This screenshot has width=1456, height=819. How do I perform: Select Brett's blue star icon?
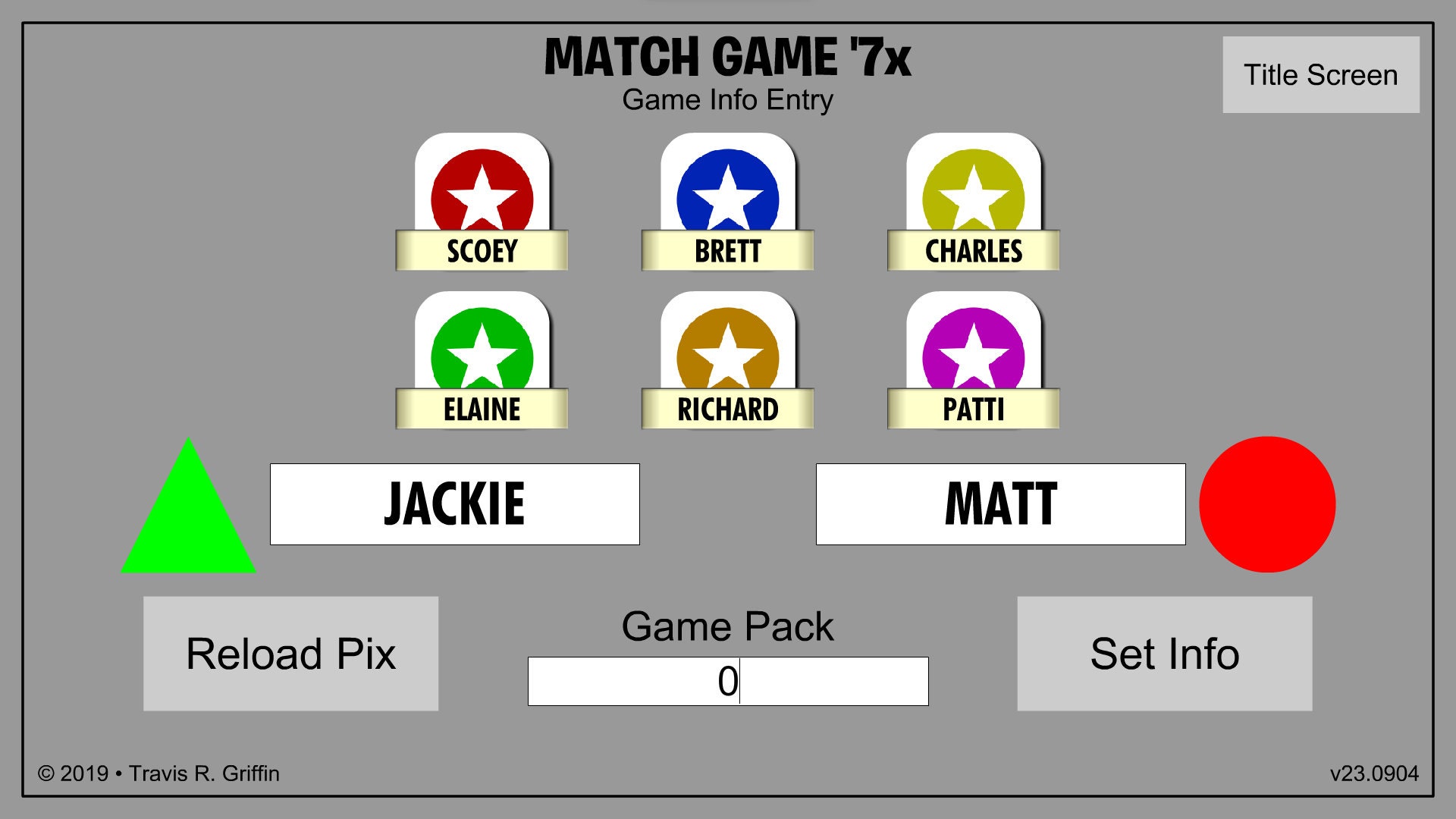click(726, 190)
